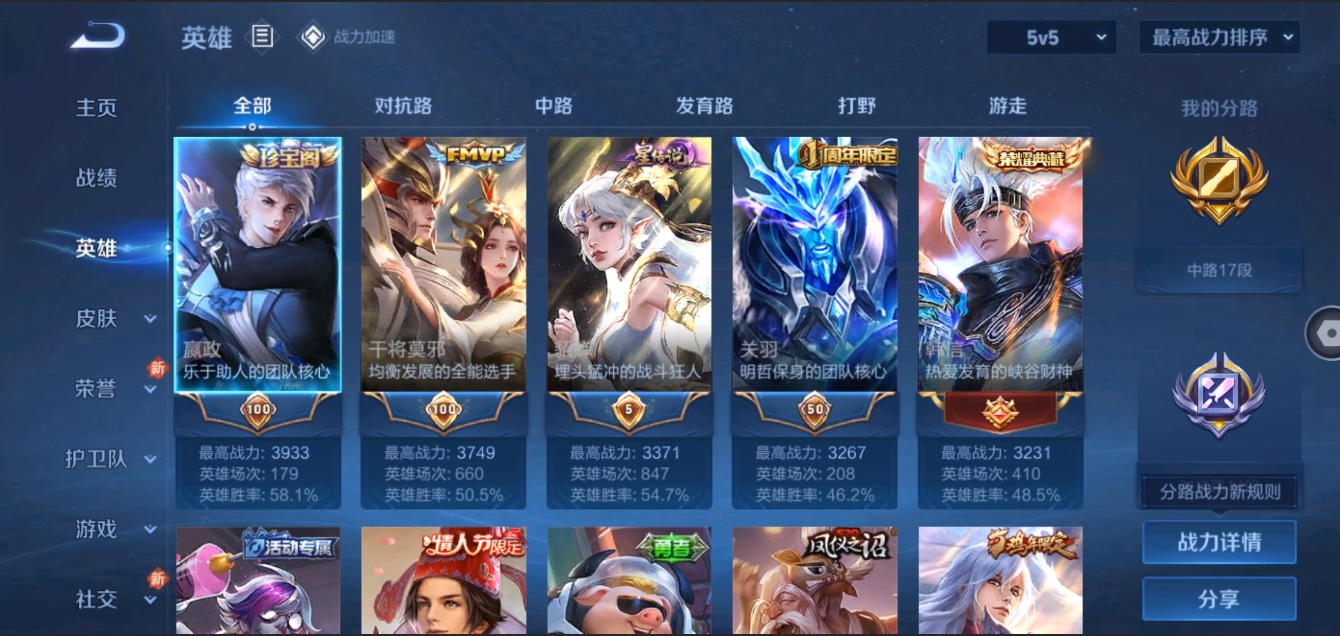Select the 打野 lane tab

856,106
